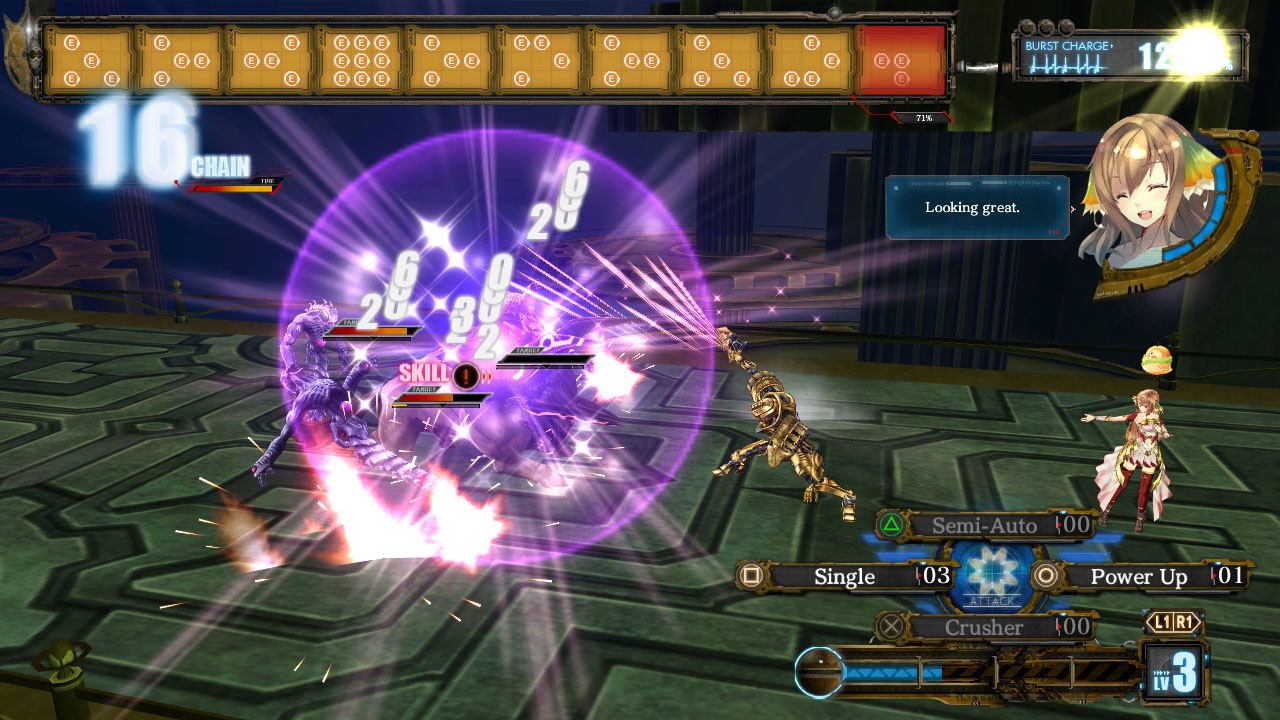1280x720 pixels.
Task: Click the central ATTACK emblem
Action: [x=994, y=577]
